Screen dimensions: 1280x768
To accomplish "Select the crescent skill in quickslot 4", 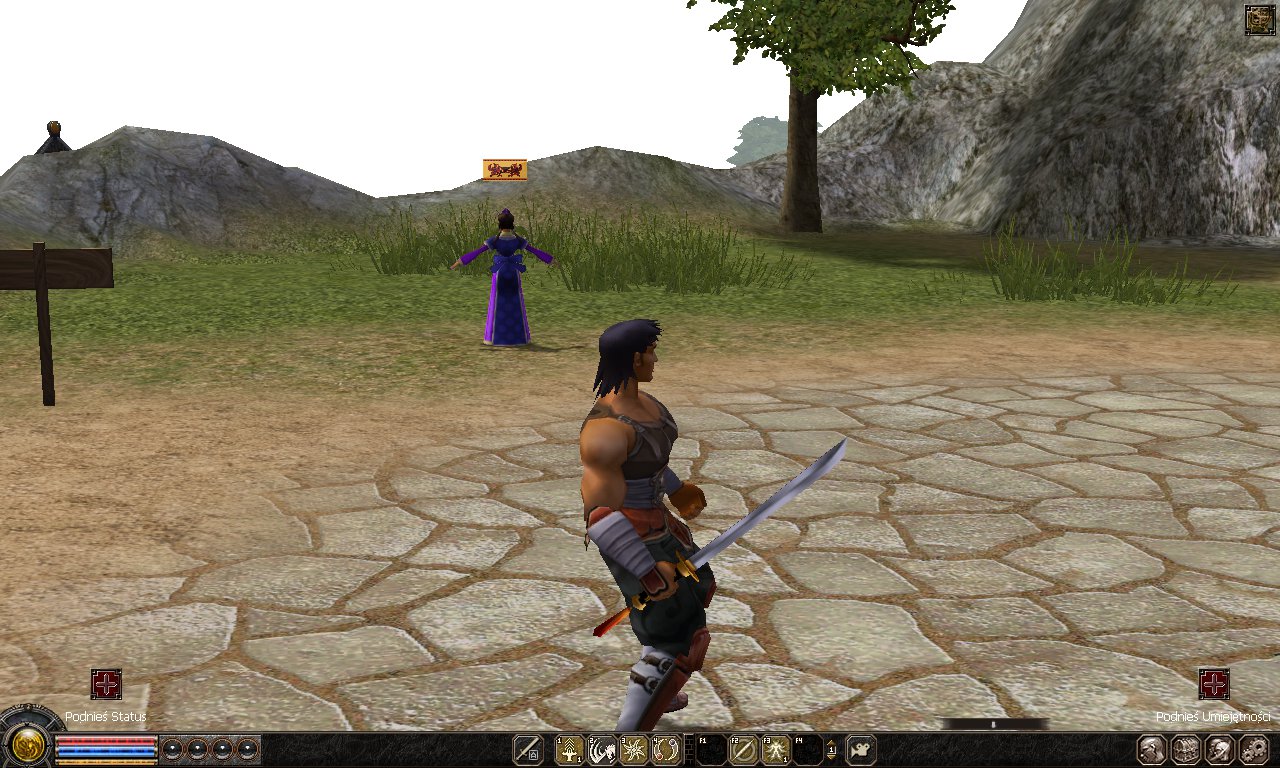I will [x=666, y=748].
